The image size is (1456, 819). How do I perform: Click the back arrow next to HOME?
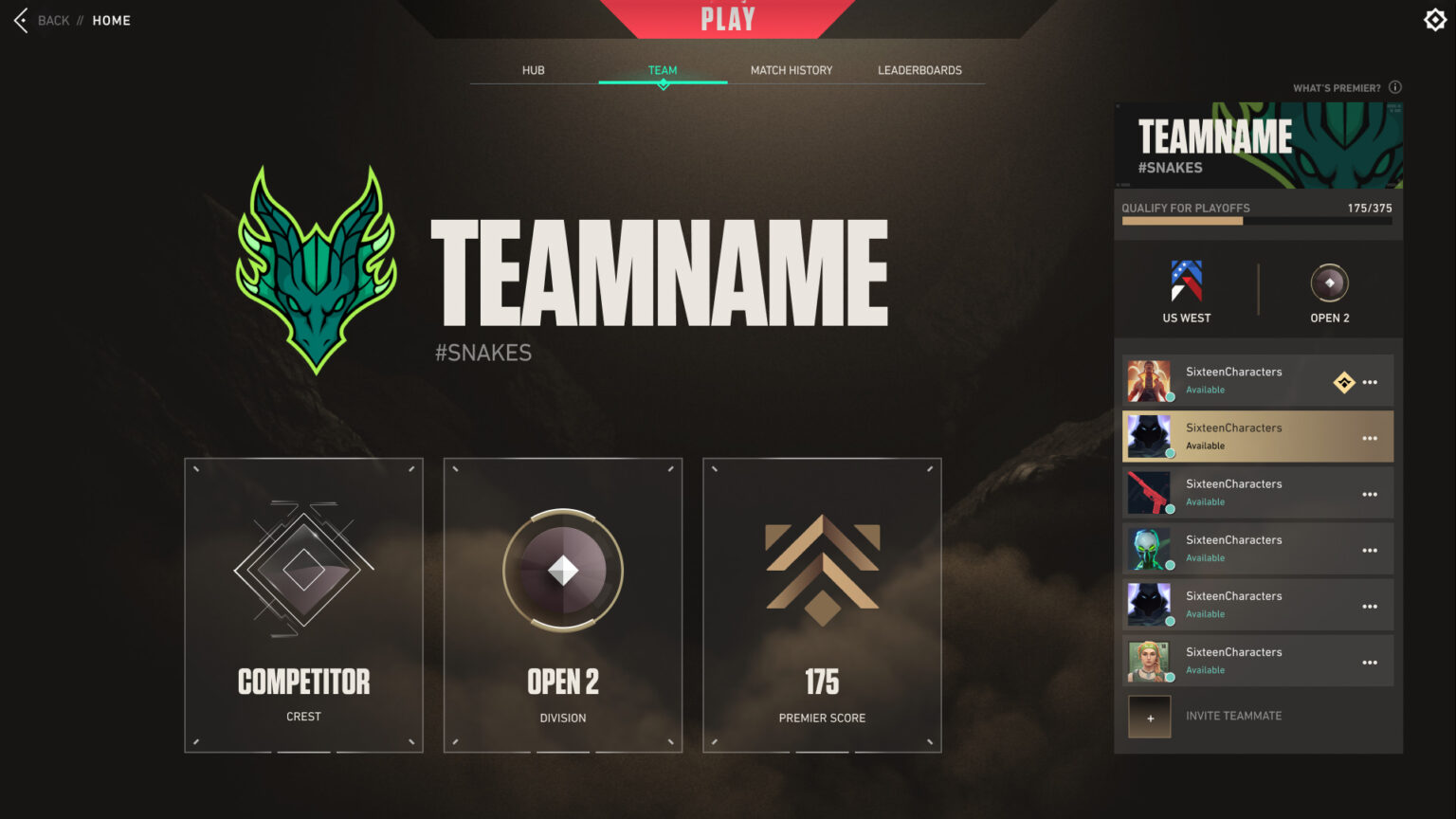pyautogui.click(x=19, y=19)
